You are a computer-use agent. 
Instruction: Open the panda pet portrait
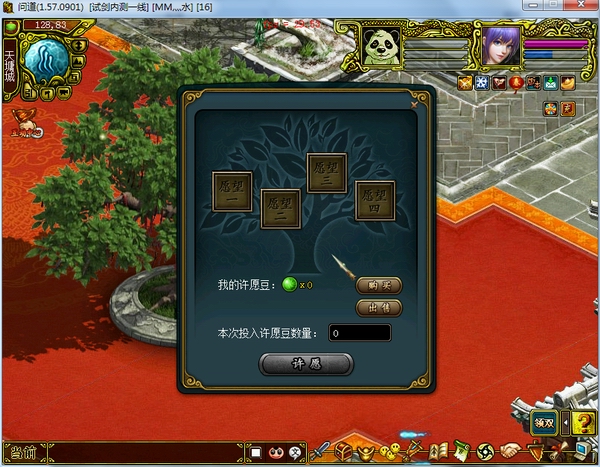pos(381,46)
